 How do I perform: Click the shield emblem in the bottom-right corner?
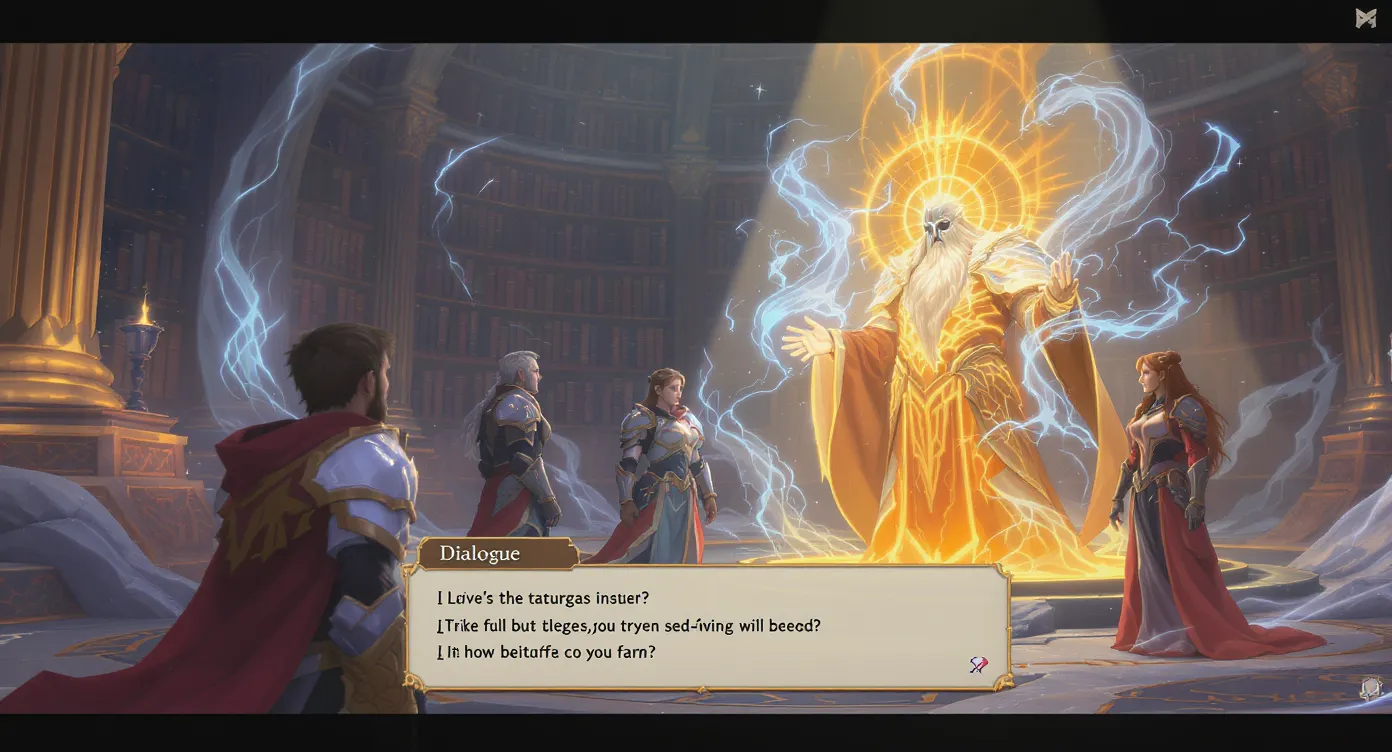tap(1371, 686)
